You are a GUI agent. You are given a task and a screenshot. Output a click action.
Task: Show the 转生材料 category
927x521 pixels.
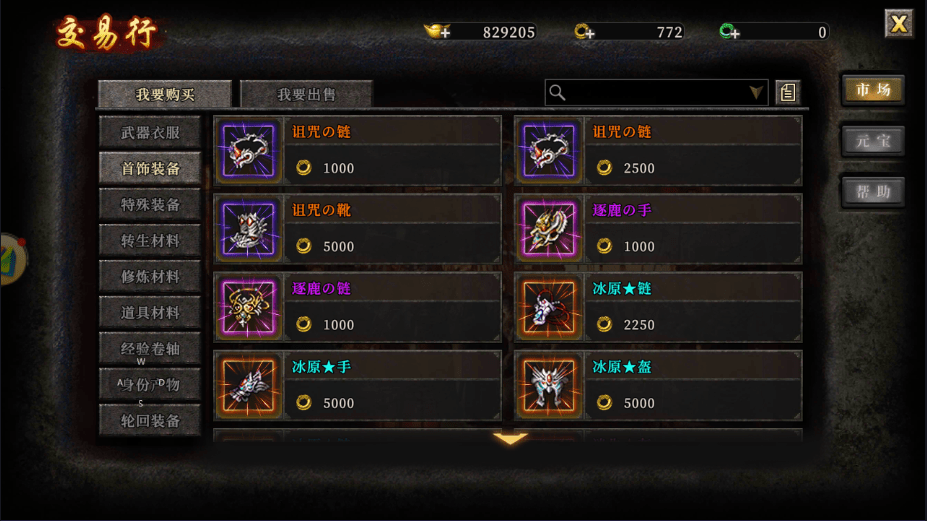point(150,240)
